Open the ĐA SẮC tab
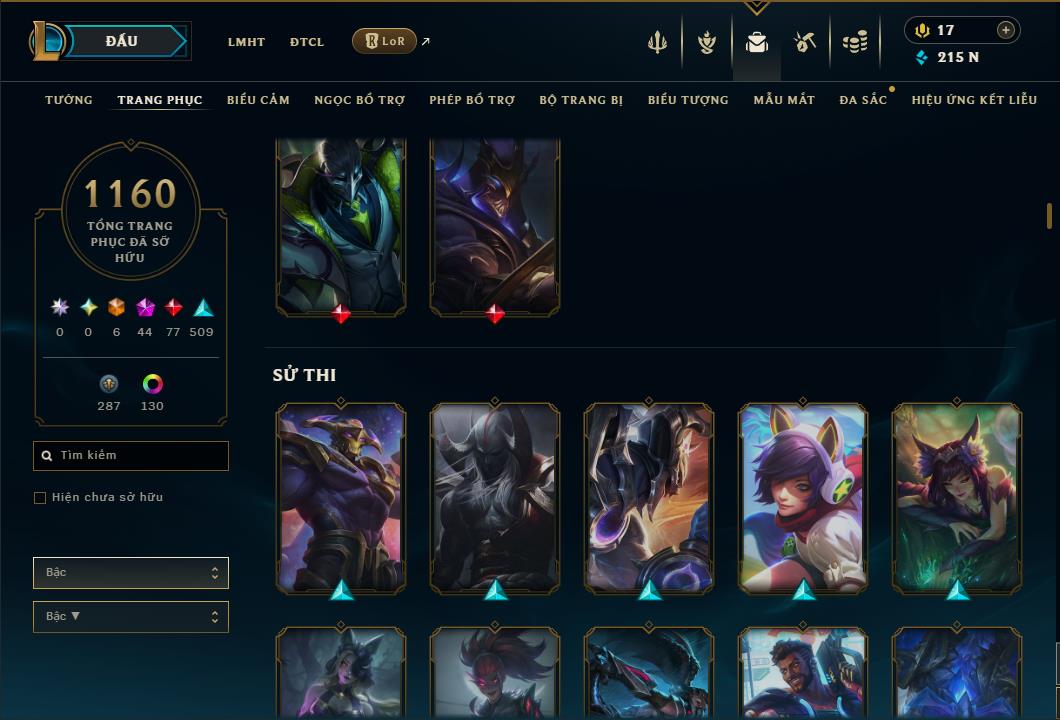 [863, 100]
